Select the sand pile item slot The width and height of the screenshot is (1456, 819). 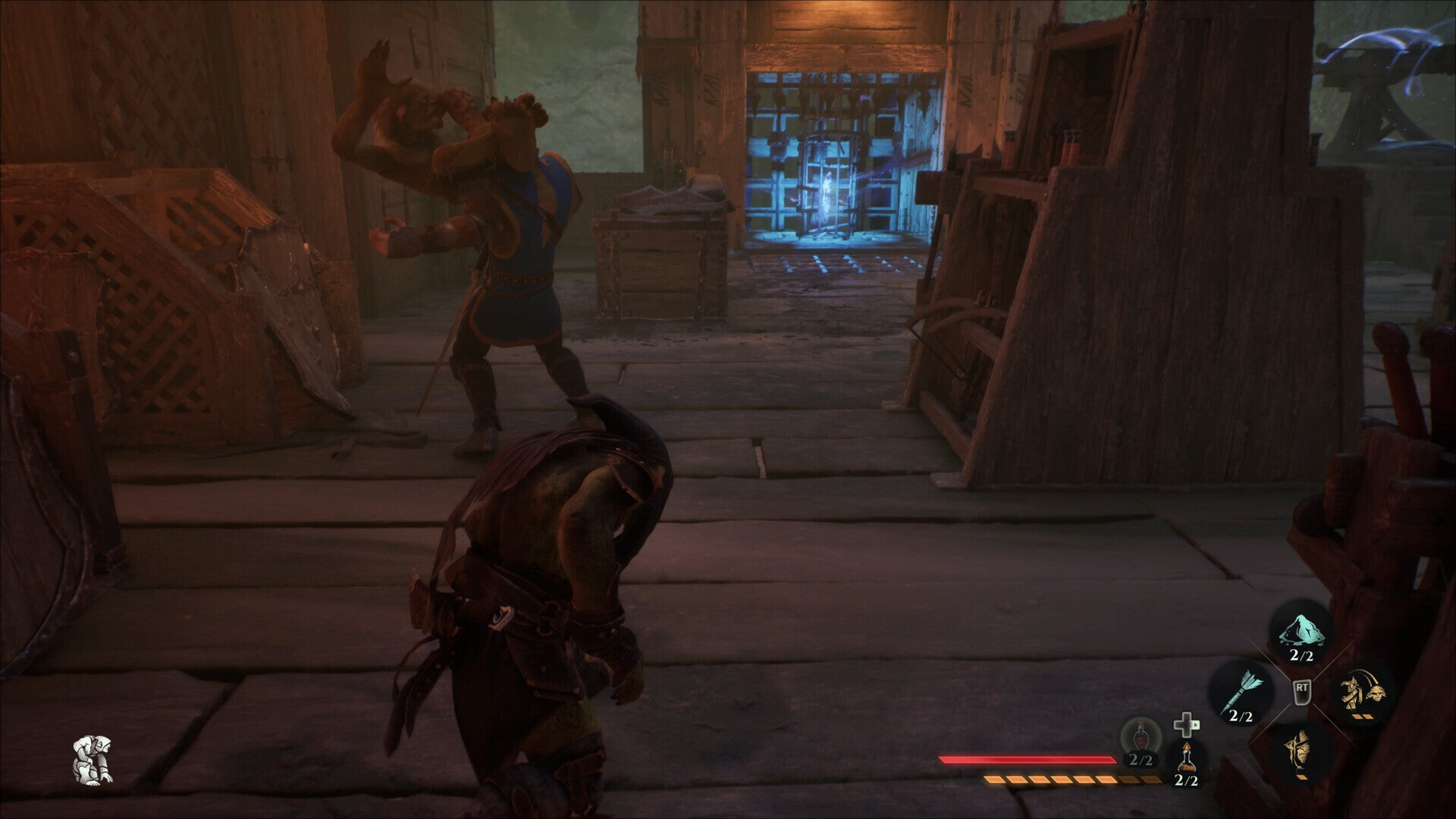(x=1302, y=632)
